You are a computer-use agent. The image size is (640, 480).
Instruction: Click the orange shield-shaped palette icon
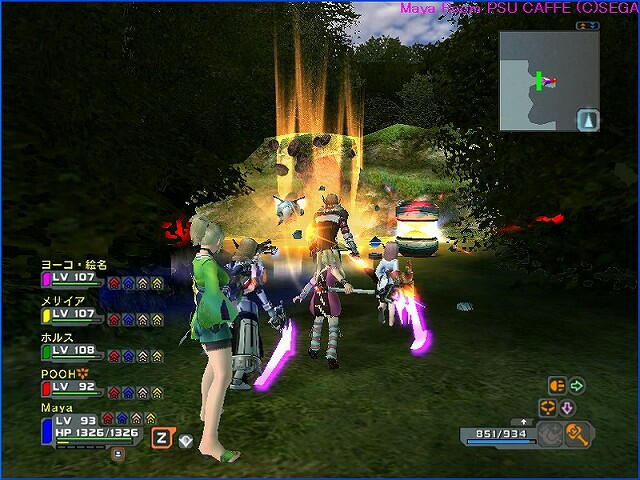click(557, 385)
